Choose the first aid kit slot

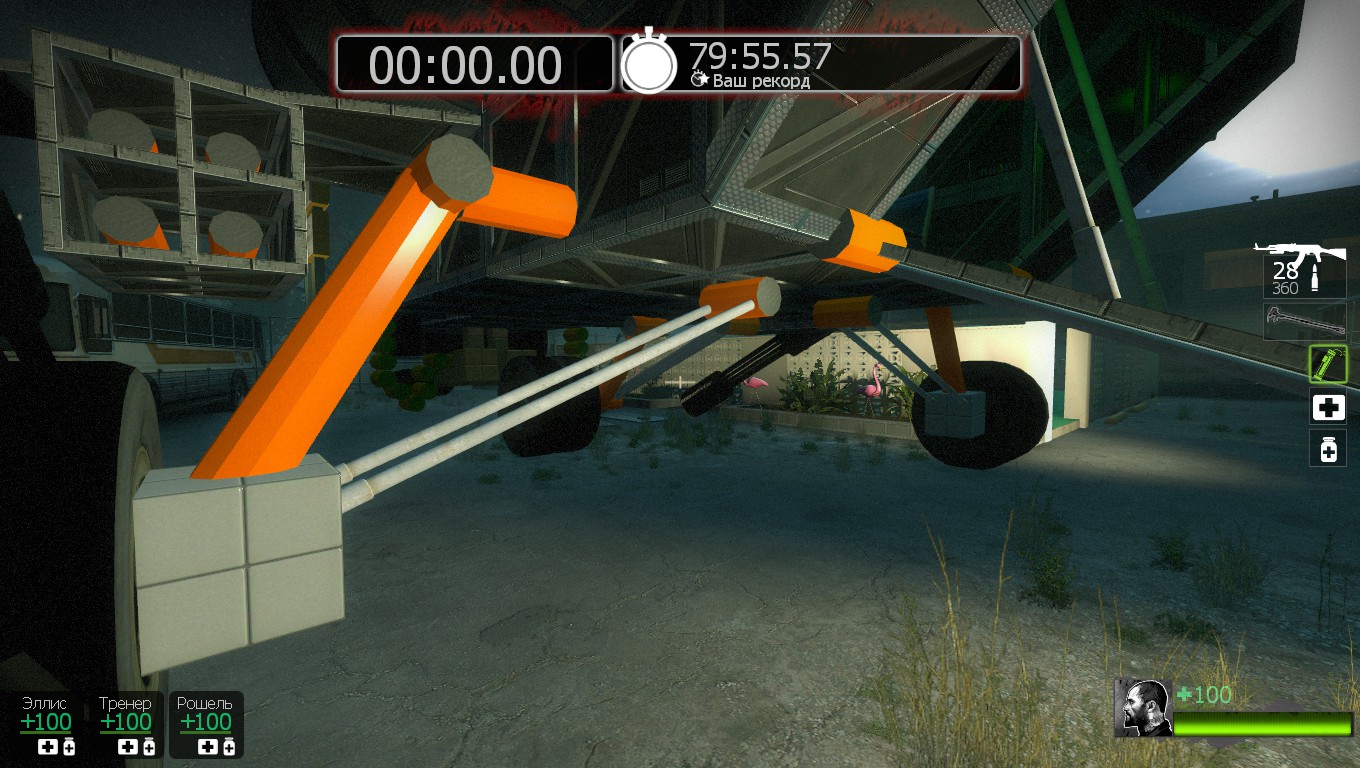(1328, 408)
